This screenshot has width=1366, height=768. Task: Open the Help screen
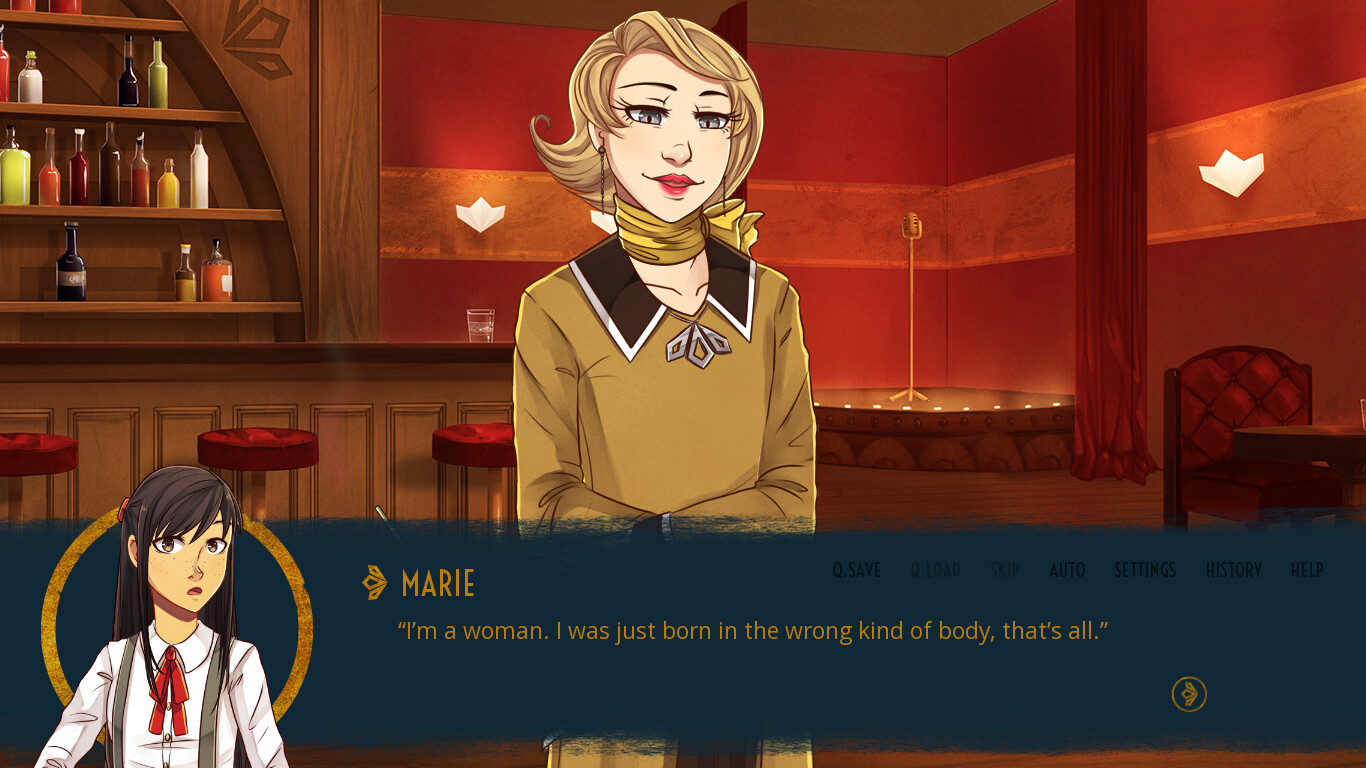1307,570
